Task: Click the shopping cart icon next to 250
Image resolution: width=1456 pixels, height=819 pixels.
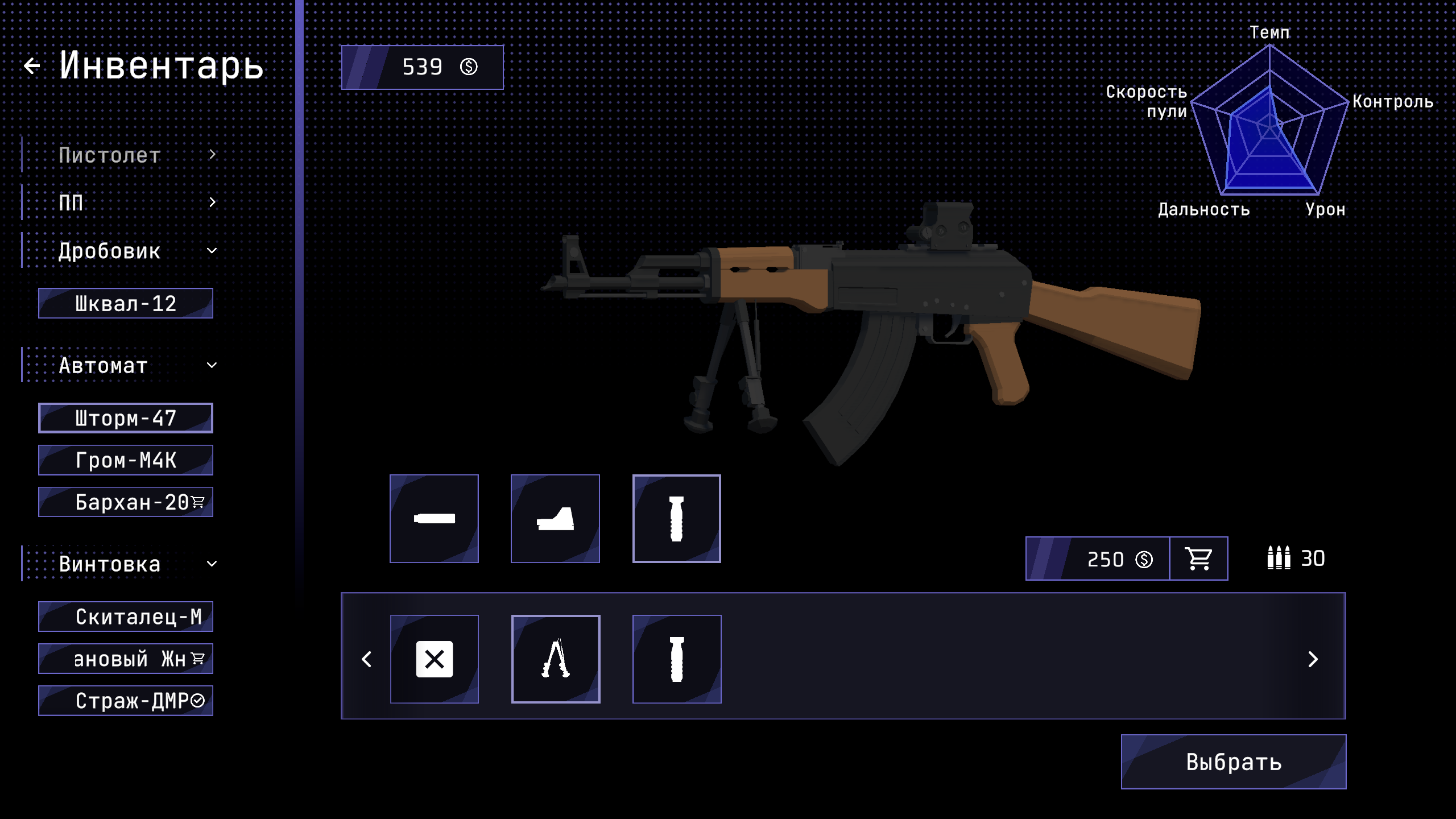Action: pyautogui.click(x=1198, y=559)
